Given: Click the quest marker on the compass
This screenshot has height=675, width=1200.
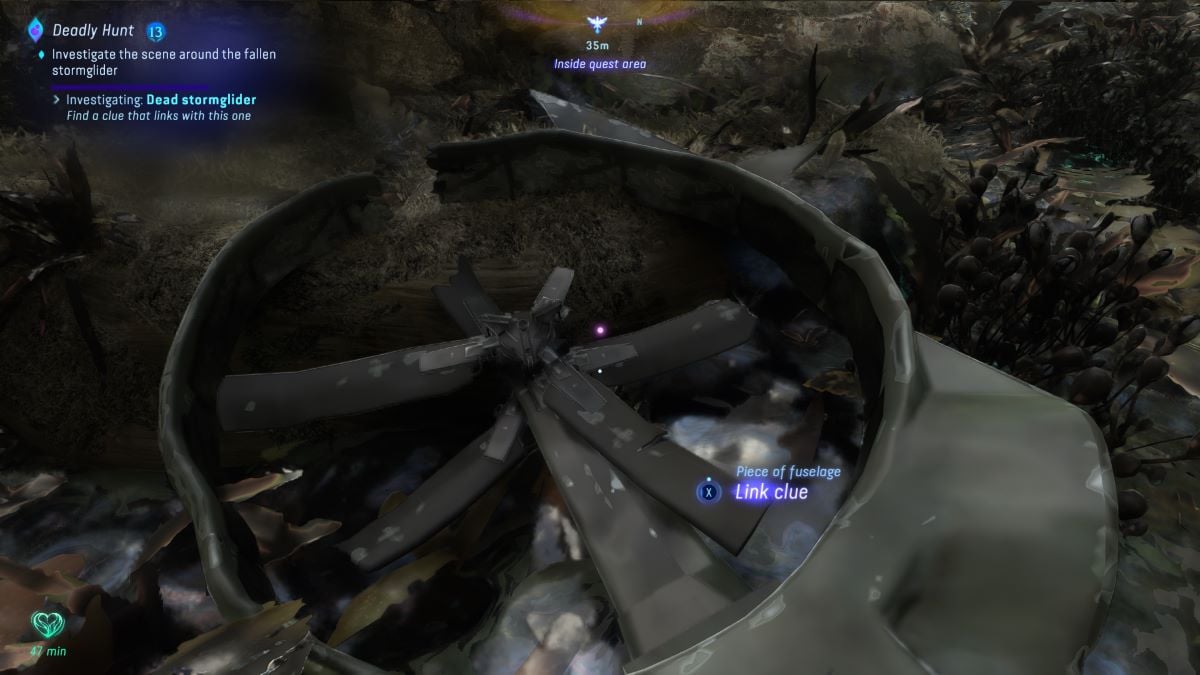Looking at the screenshot, I should click(x=600, y=25).
